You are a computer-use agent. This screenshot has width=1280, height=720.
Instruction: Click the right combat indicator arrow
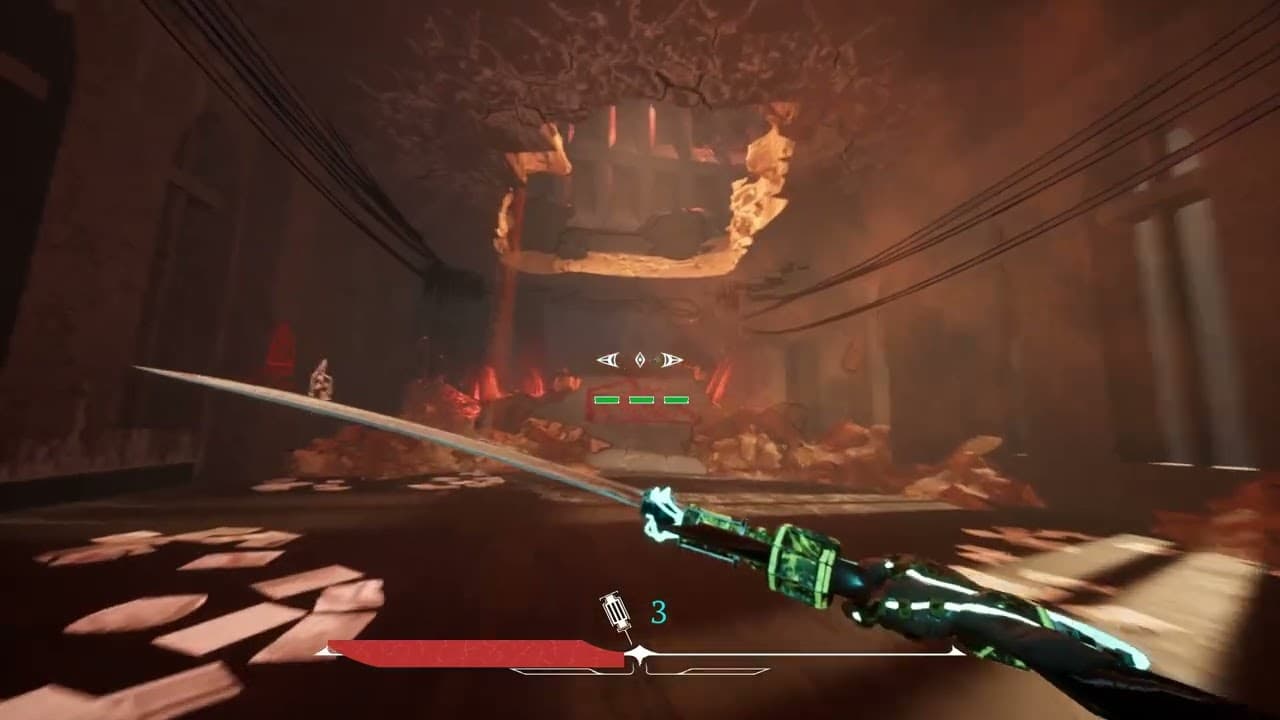tap(670, 359)
